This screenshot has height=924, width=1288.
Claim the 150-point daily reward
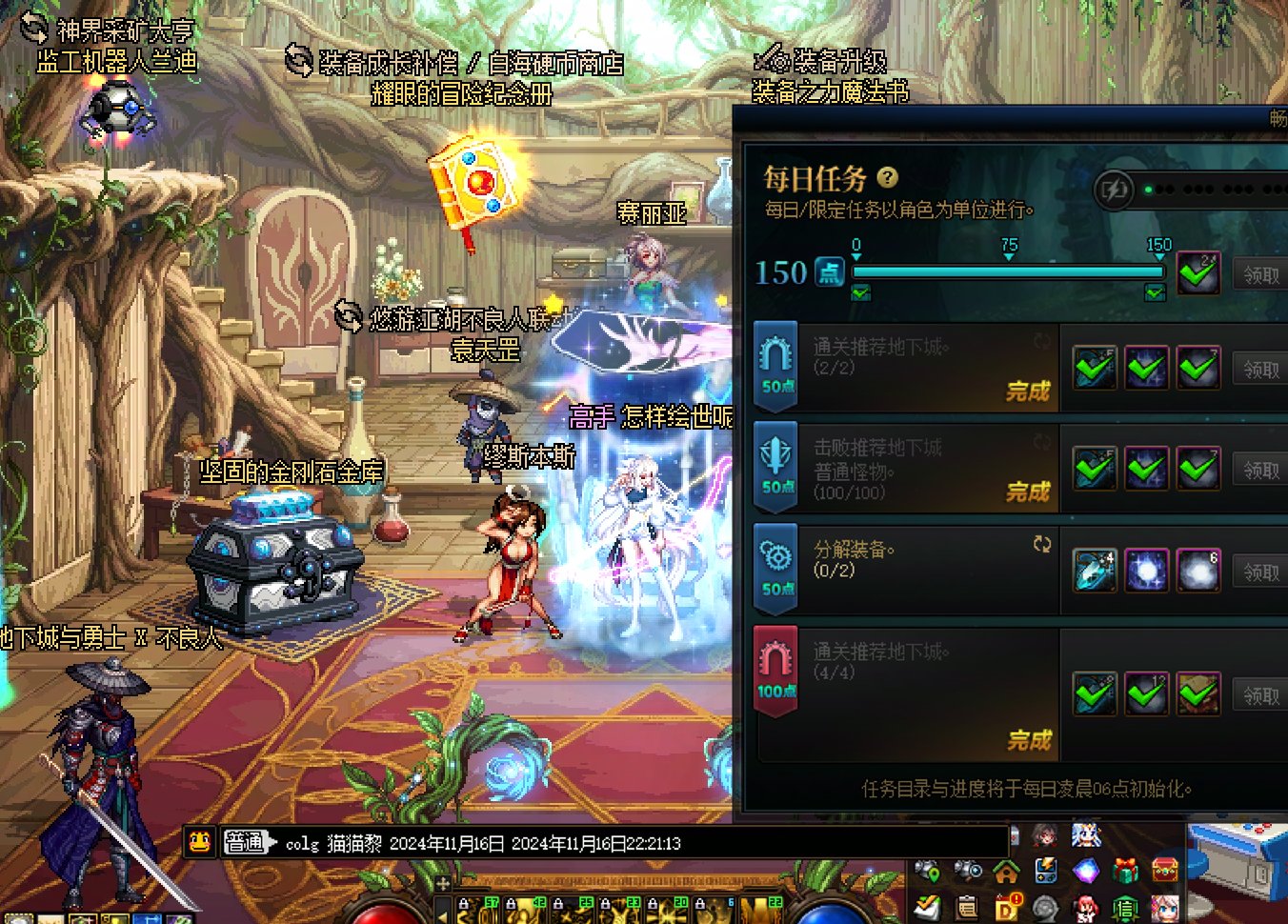click(x=1260, y=274)
